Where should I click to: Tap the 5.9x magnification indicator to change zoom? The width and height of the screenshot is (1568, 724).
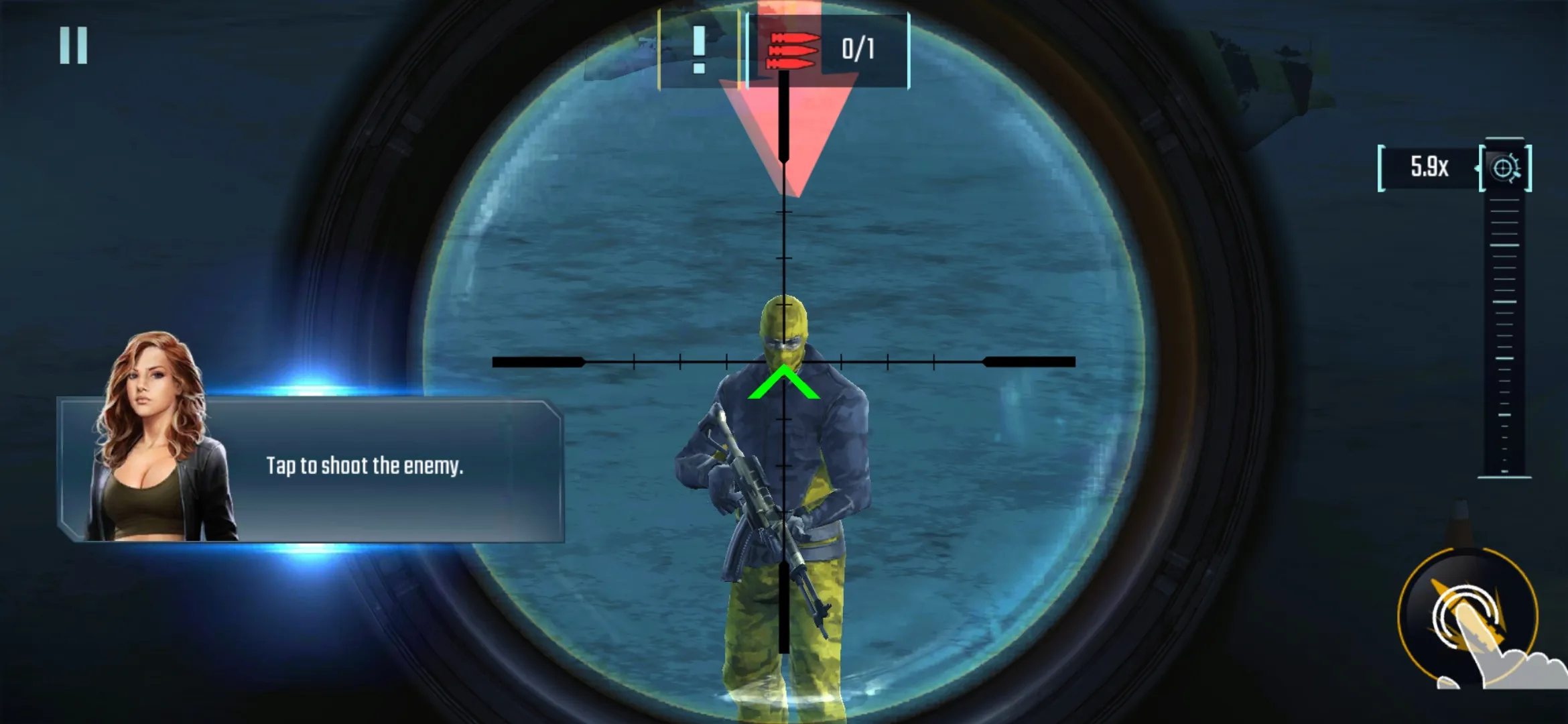click(x=1427, y=166)
